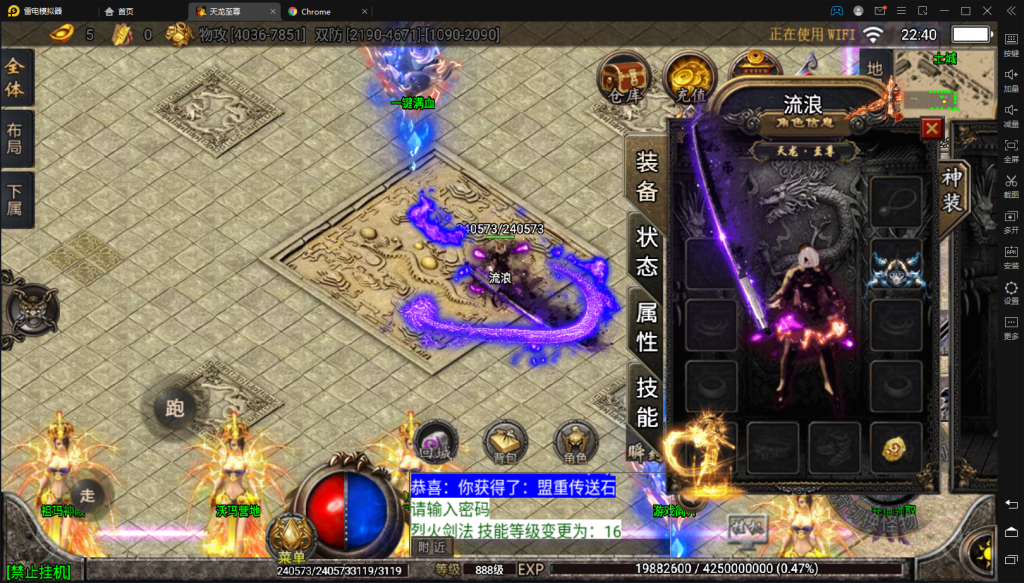Switch to the 装备 equipment tab
Image resolution: width=1024 pixels, height=583 pixels.
tap(647, 178)
